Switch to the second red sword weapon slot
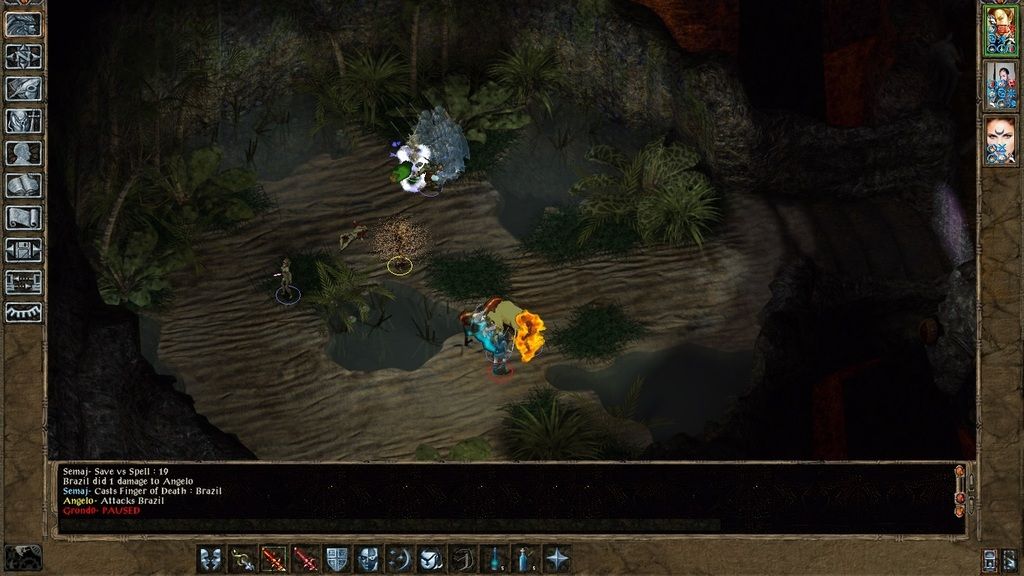The image size is (1024, 576). click(x=306, y=559)
